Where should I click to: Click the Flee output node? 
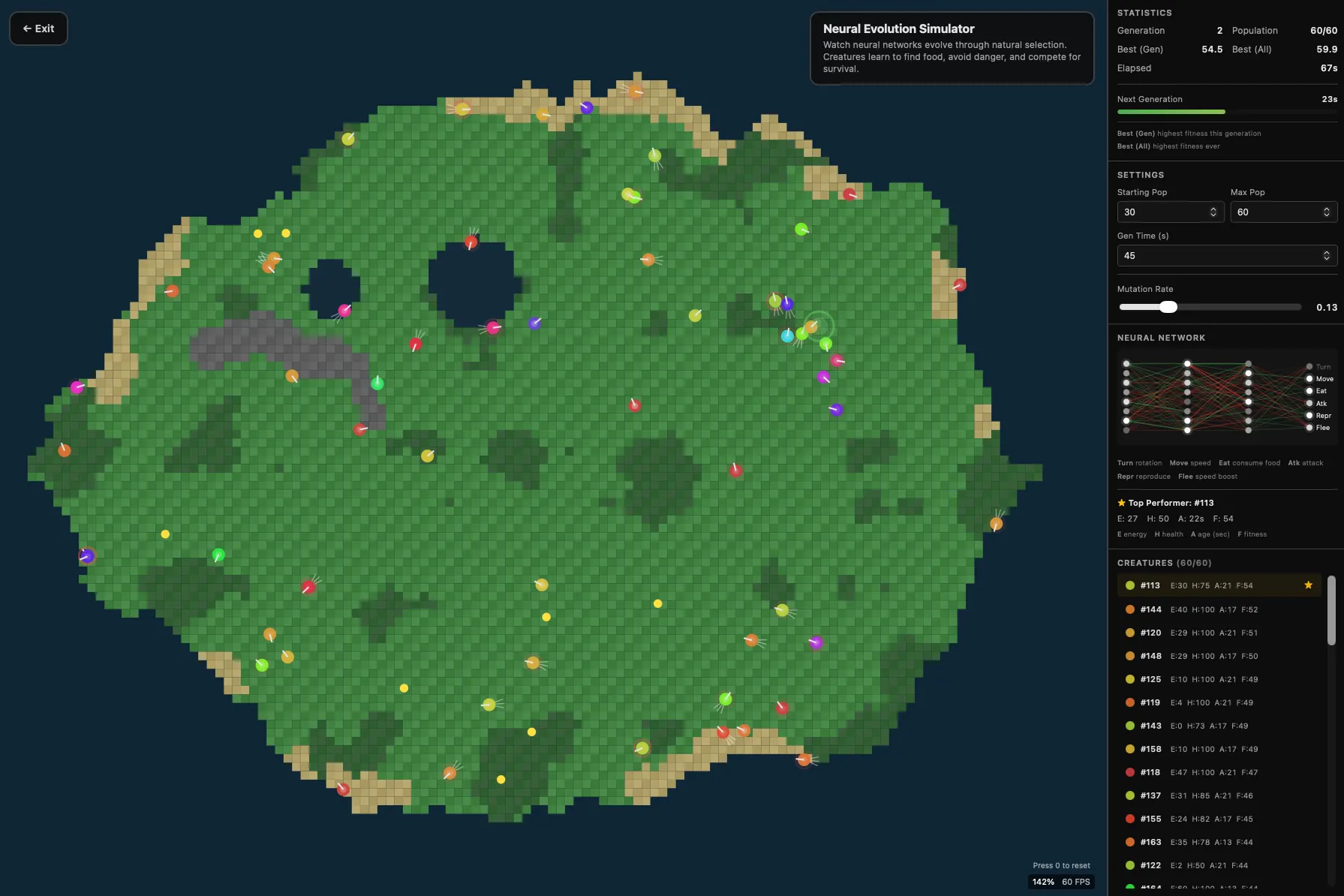(x=1309, y=427)
